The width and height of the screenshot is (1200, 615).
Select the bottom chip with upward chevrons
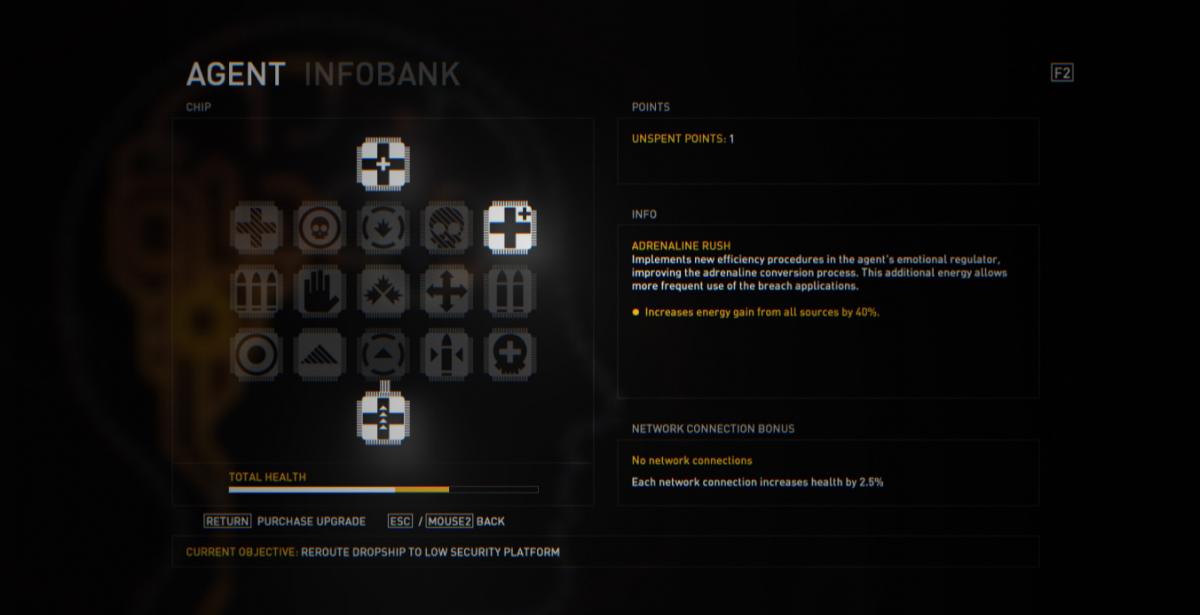coord(383,416)
